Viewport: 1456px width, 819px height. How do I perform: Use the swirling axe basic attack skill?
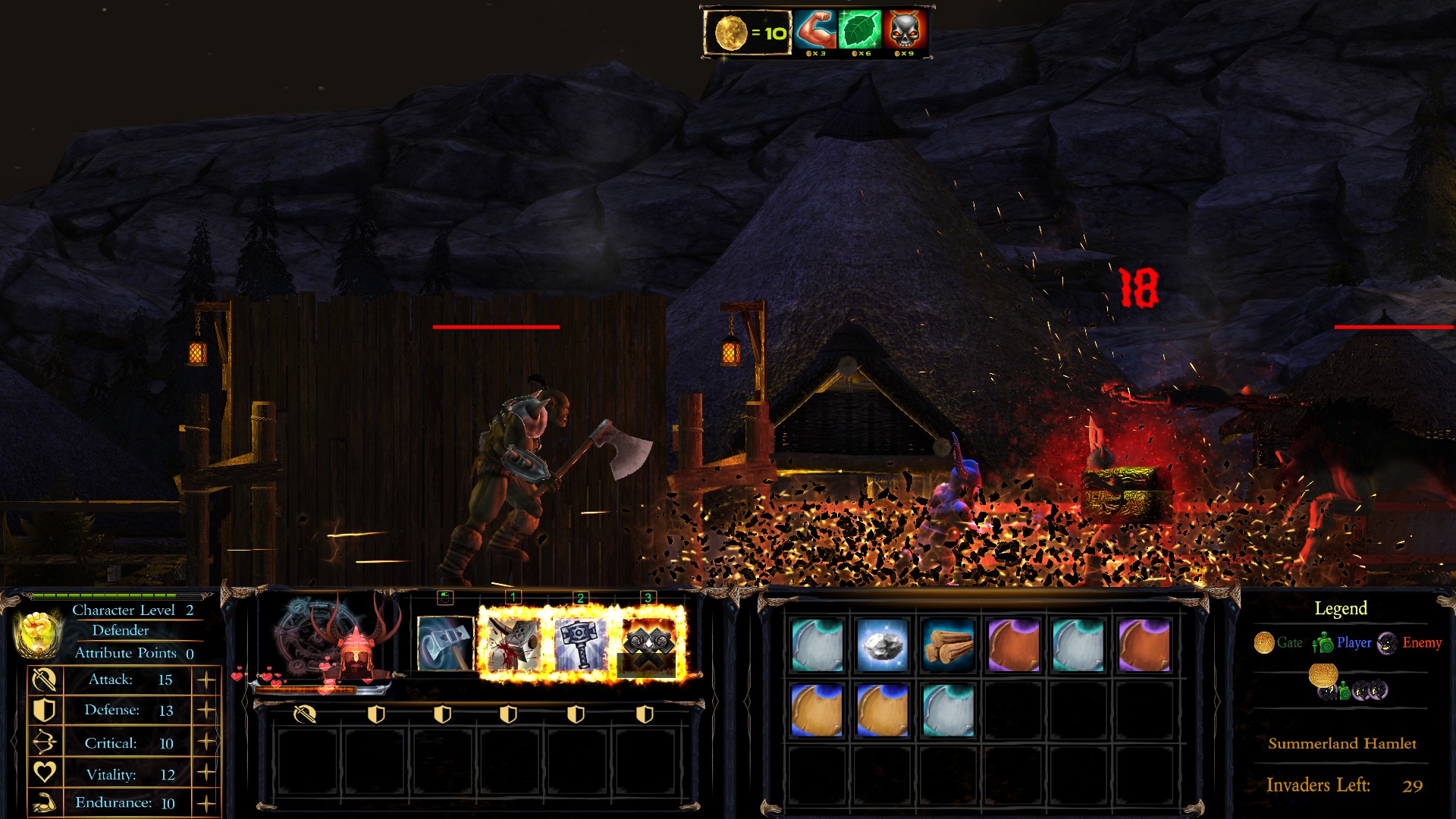point(445,644)
